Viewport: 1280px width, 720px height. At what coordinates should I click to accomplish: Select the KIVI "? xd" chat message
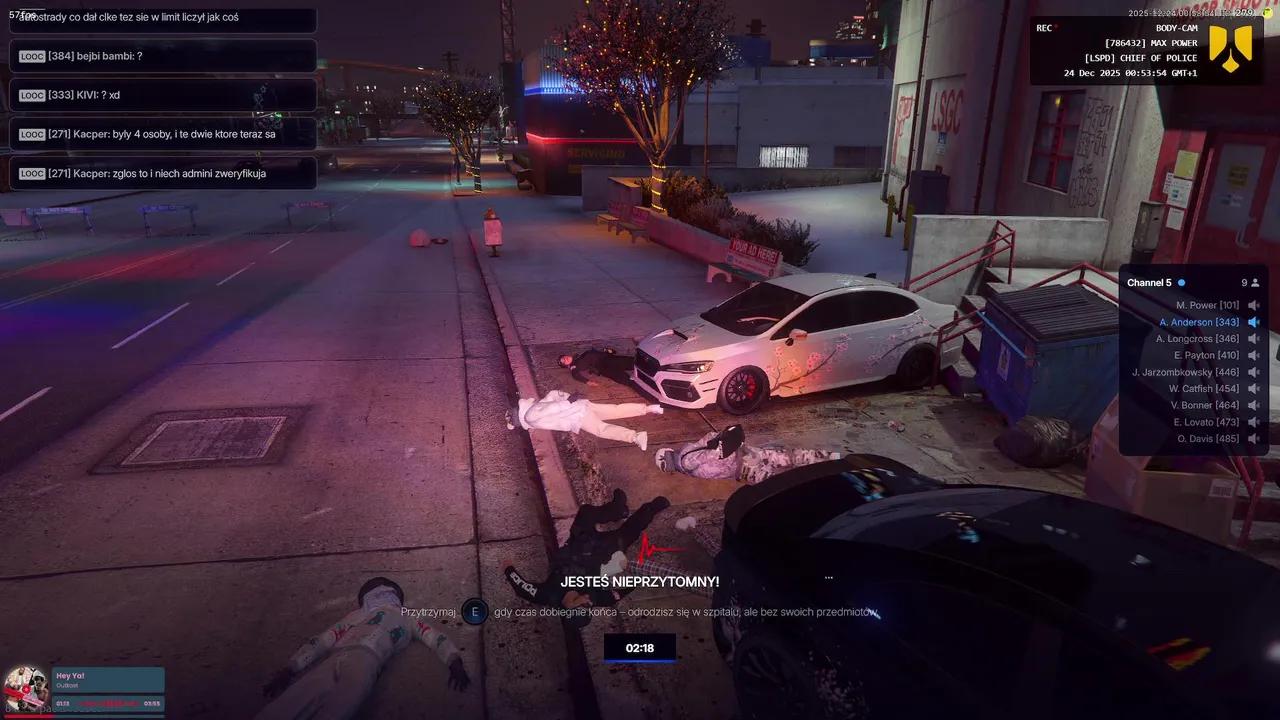pos(162,95)
